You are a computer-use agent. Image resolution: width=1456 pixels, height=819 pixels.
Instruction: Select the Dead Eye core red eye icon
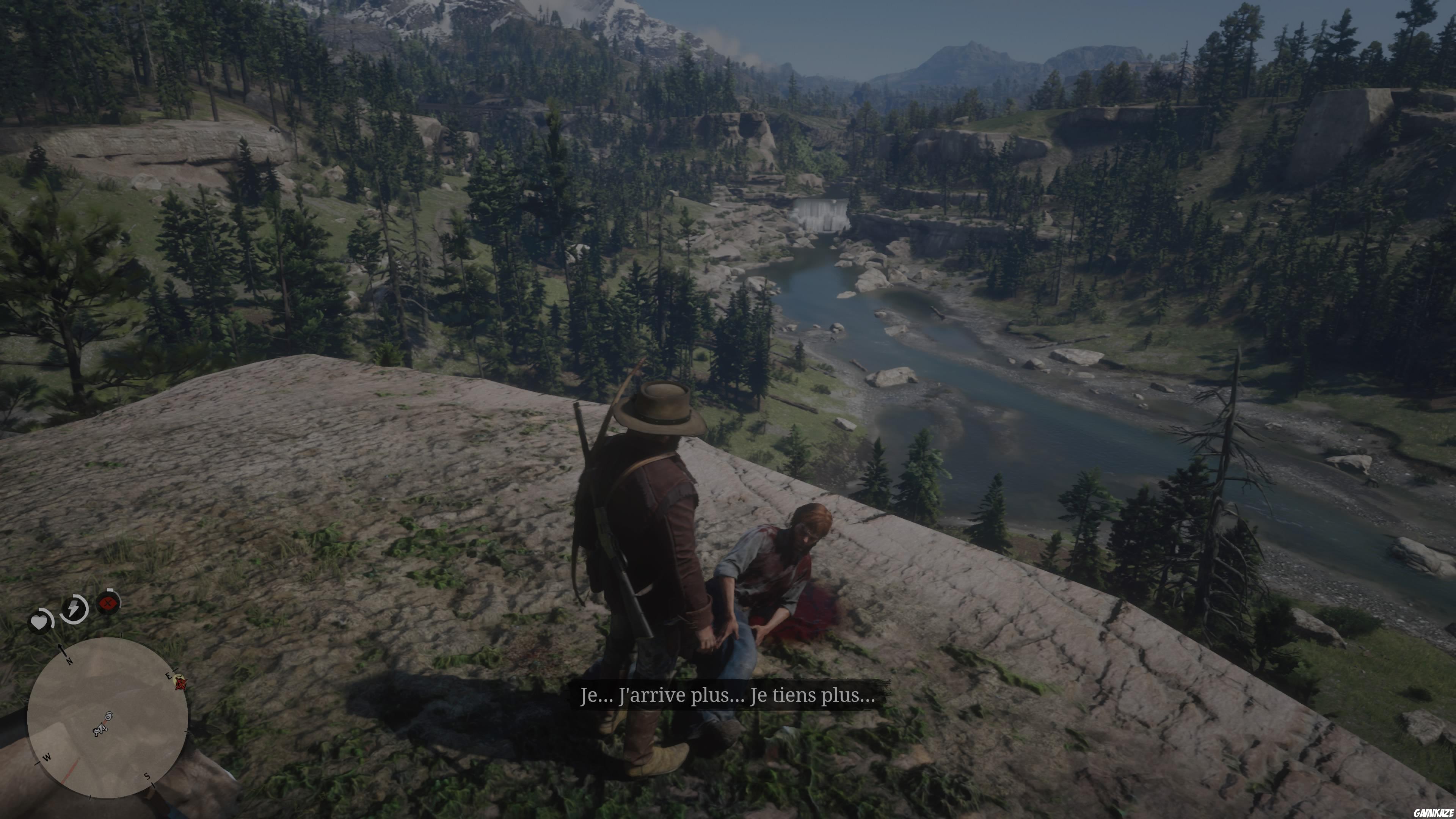click(107, 603)
